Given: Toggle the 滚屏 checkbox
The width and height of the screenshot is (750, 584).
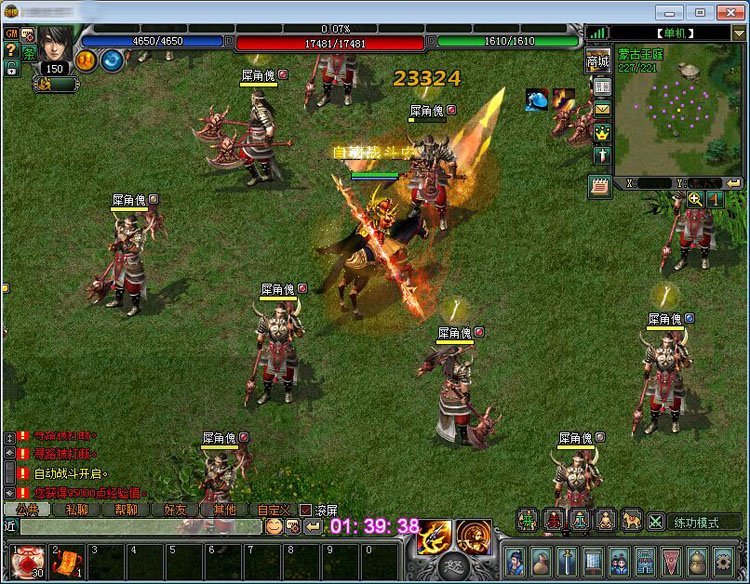Looking at the screenshot, I should (x=306, y=510).
